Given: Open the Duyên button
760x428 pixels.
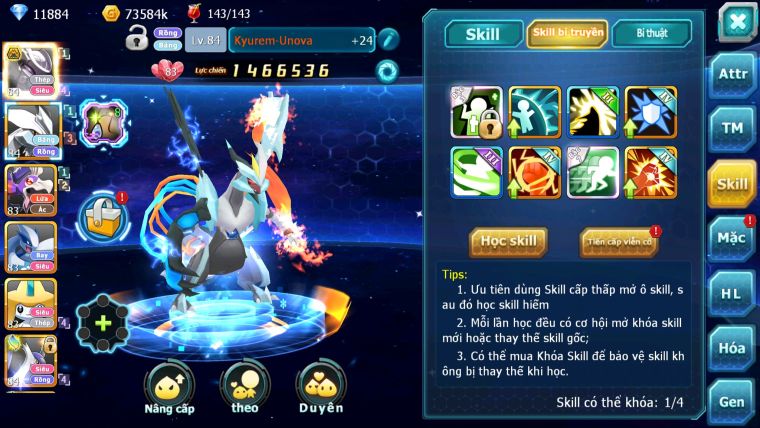Looking at the screenshot, I should [x=320, y=388].
